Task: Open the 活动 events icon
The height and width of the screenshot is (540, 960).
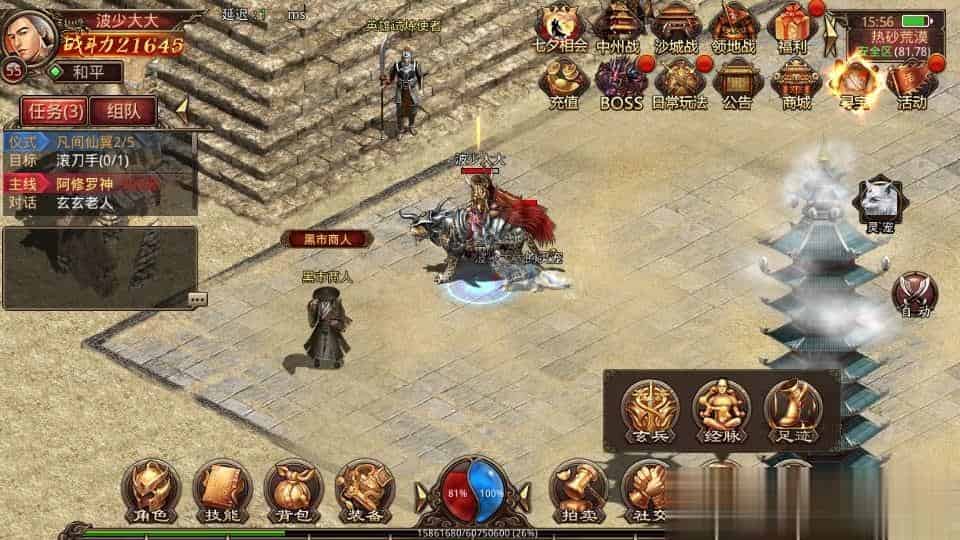Action: click(911, 82)
